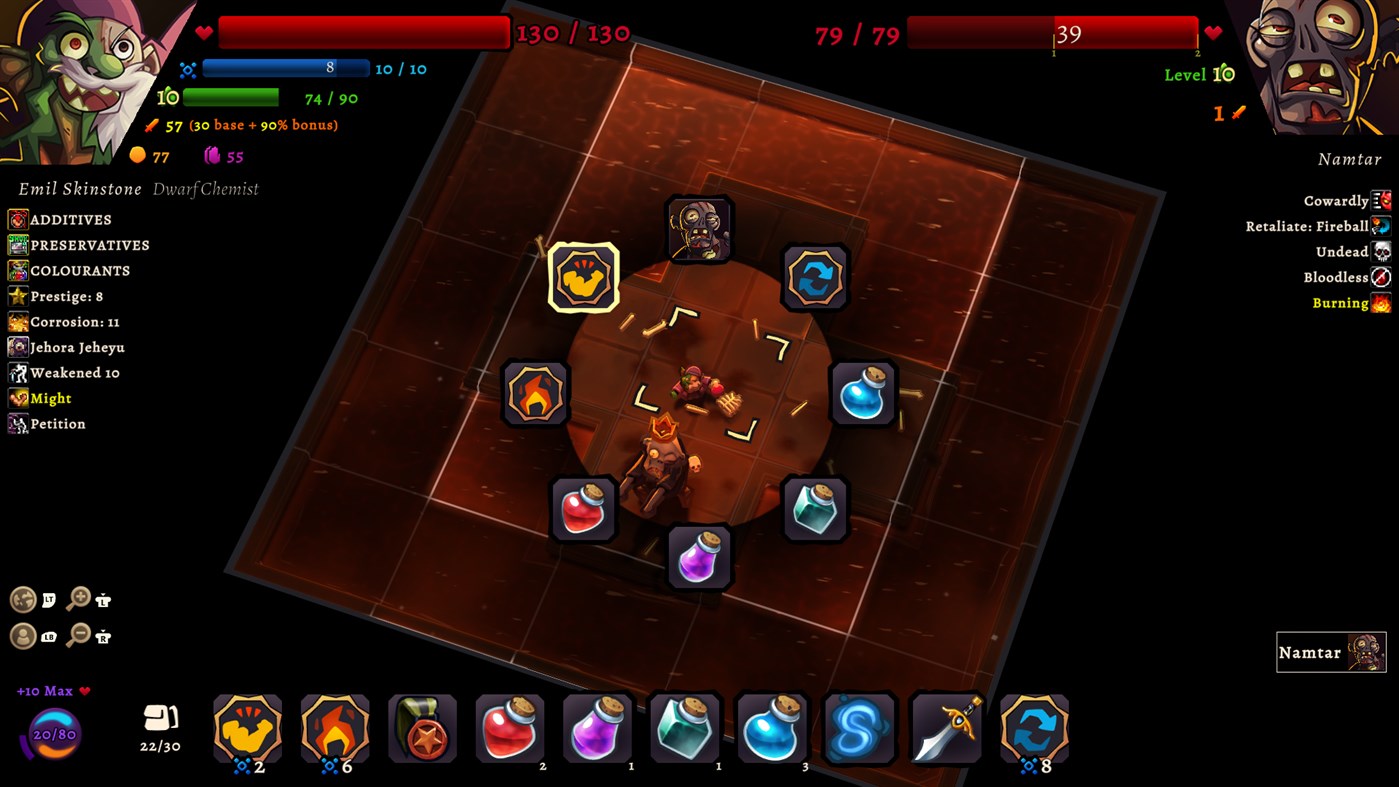Click the Burning status icon on Namtar

coord(1383,302)
